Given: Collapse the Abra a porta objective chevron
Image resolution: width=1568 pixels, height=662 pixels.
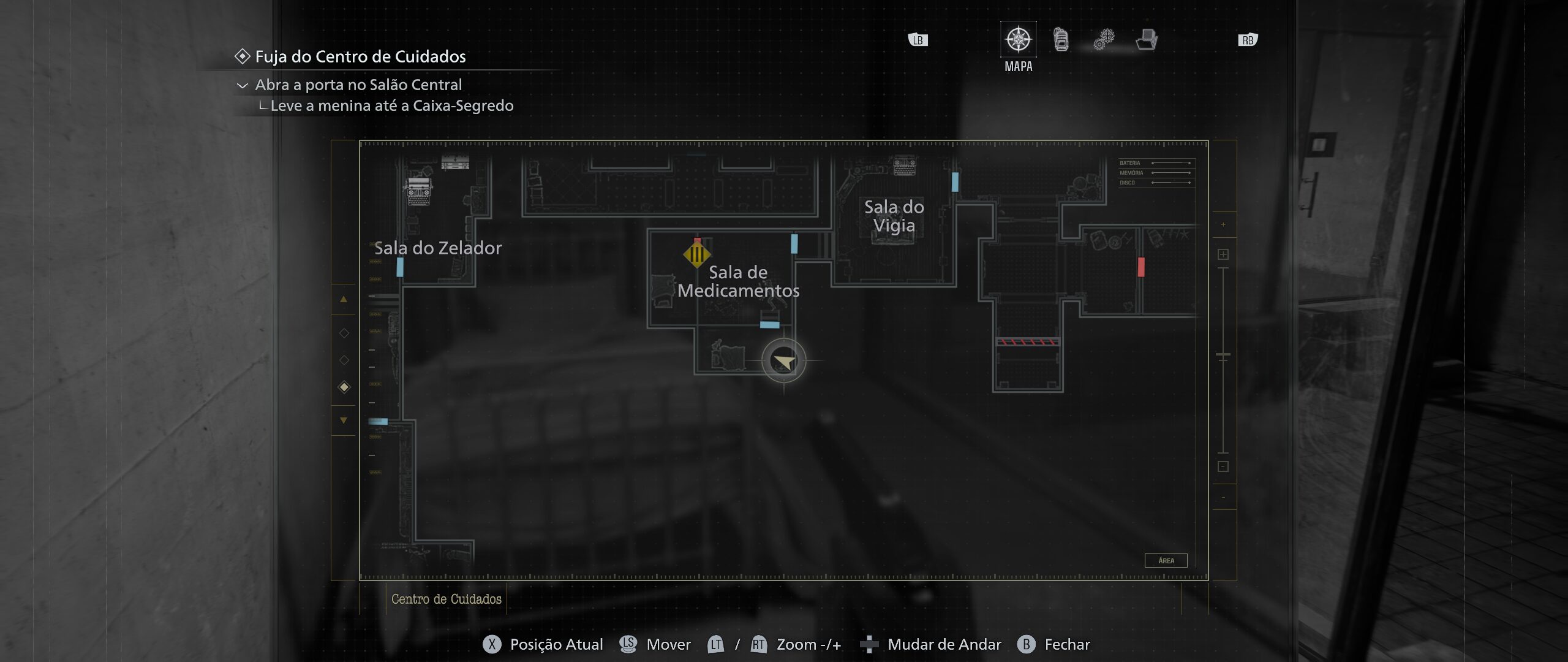Looking at the screenshot, I should [x=243, y=86].
